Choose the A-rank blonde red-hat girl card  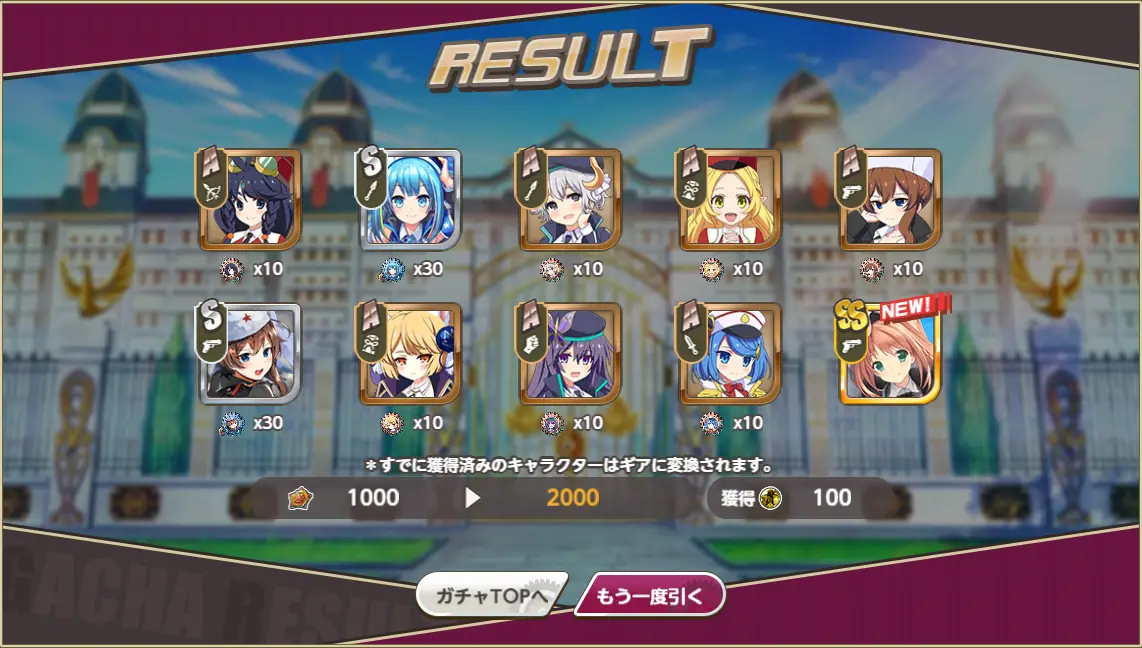click(x=730, y=200)
